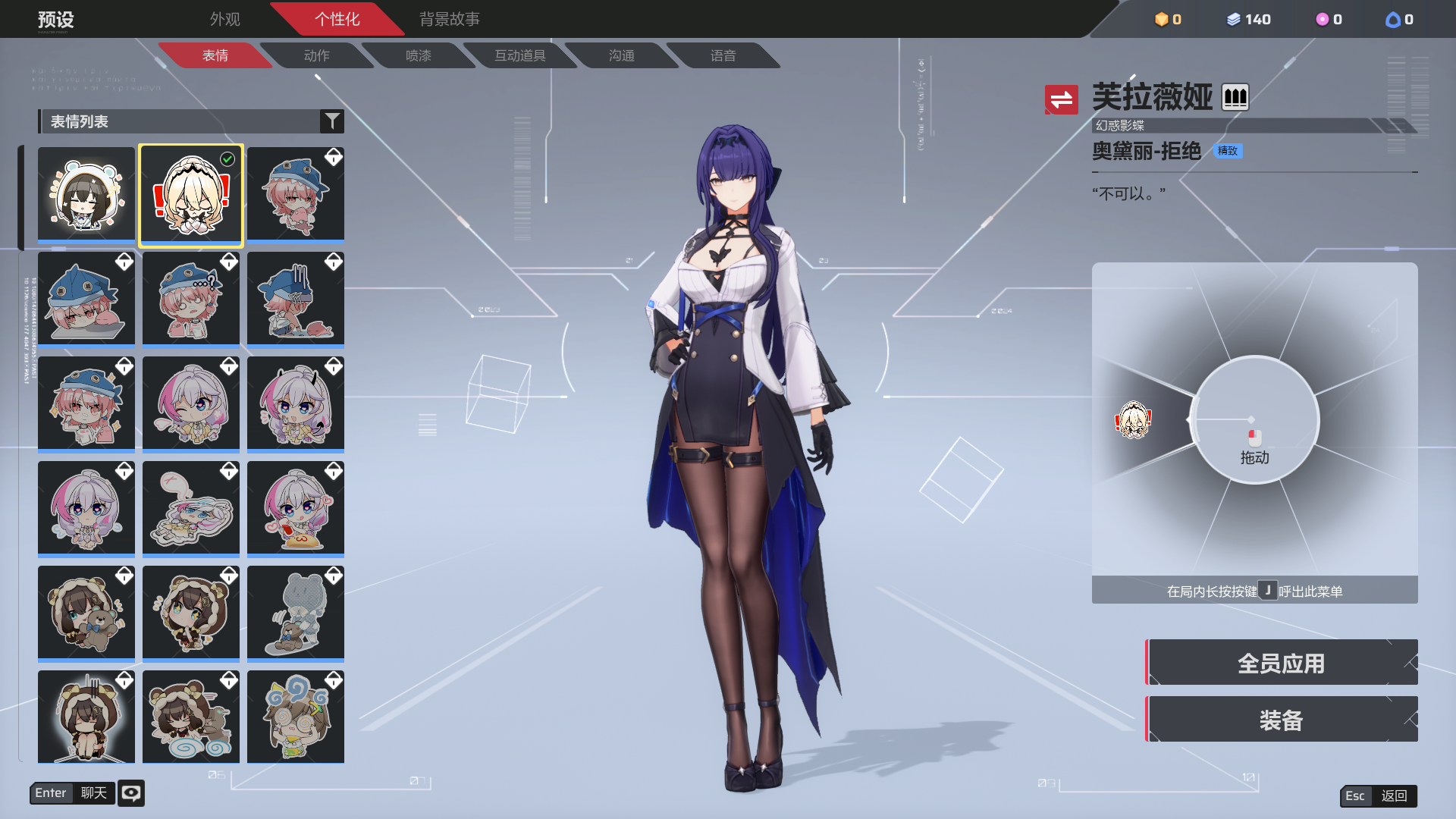This screenshot has height=819, width=1456.
Task: Choose the 互动道具 sub-tab
Action: point(519,55)
